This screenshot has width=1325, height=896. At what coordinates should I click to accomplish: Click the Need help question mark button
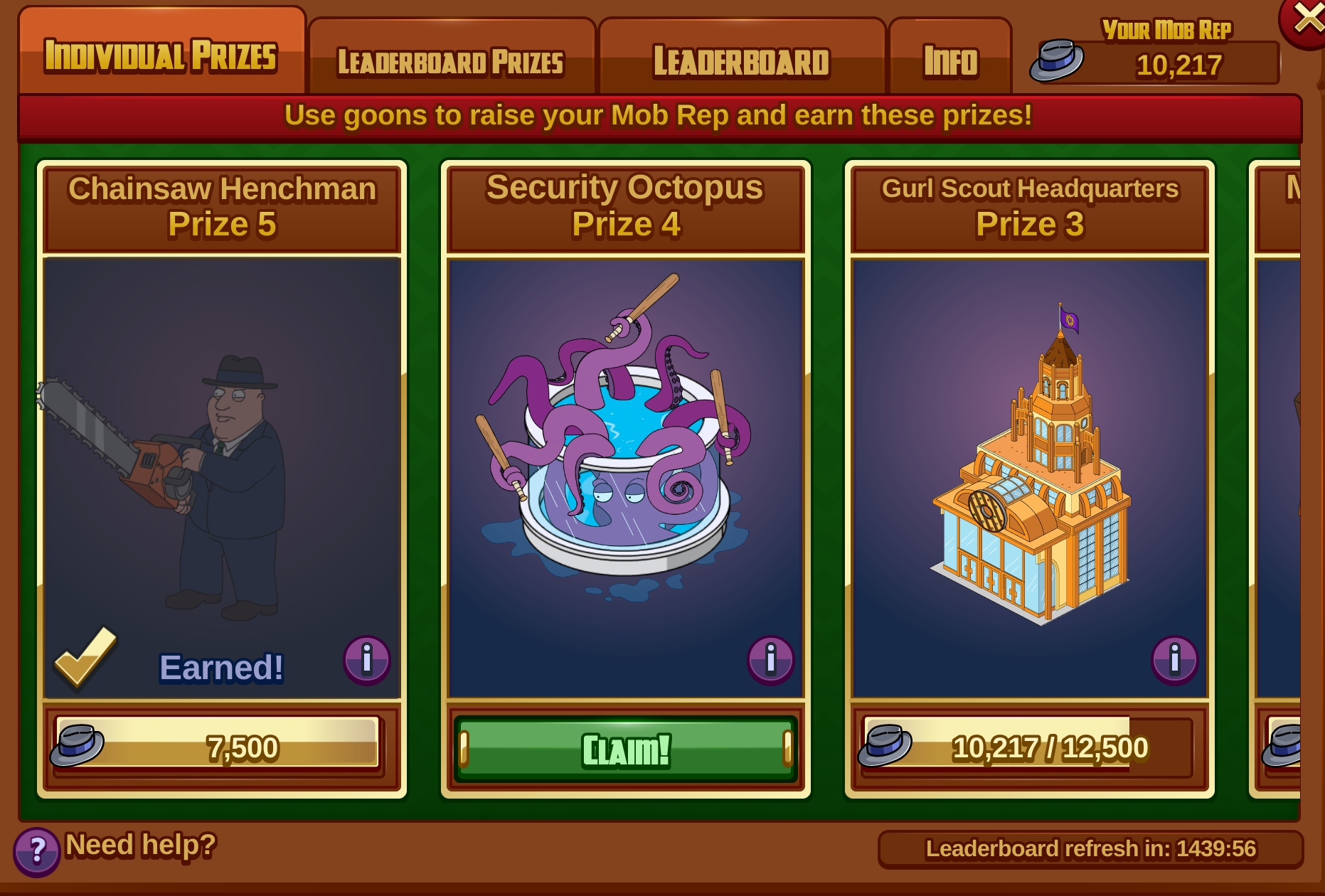[37, 850]
